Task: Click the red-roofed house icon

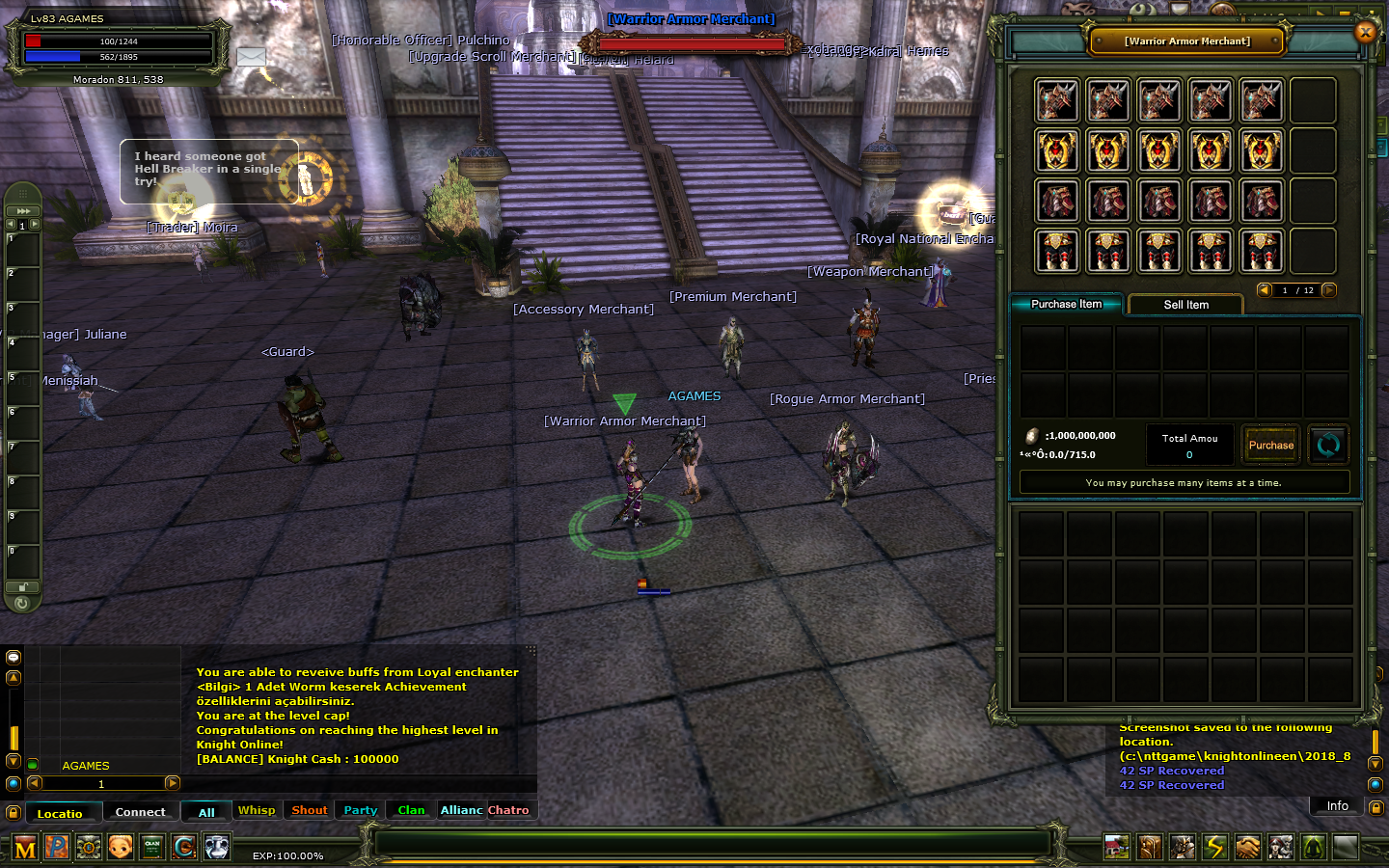Action: [1117, 847]
